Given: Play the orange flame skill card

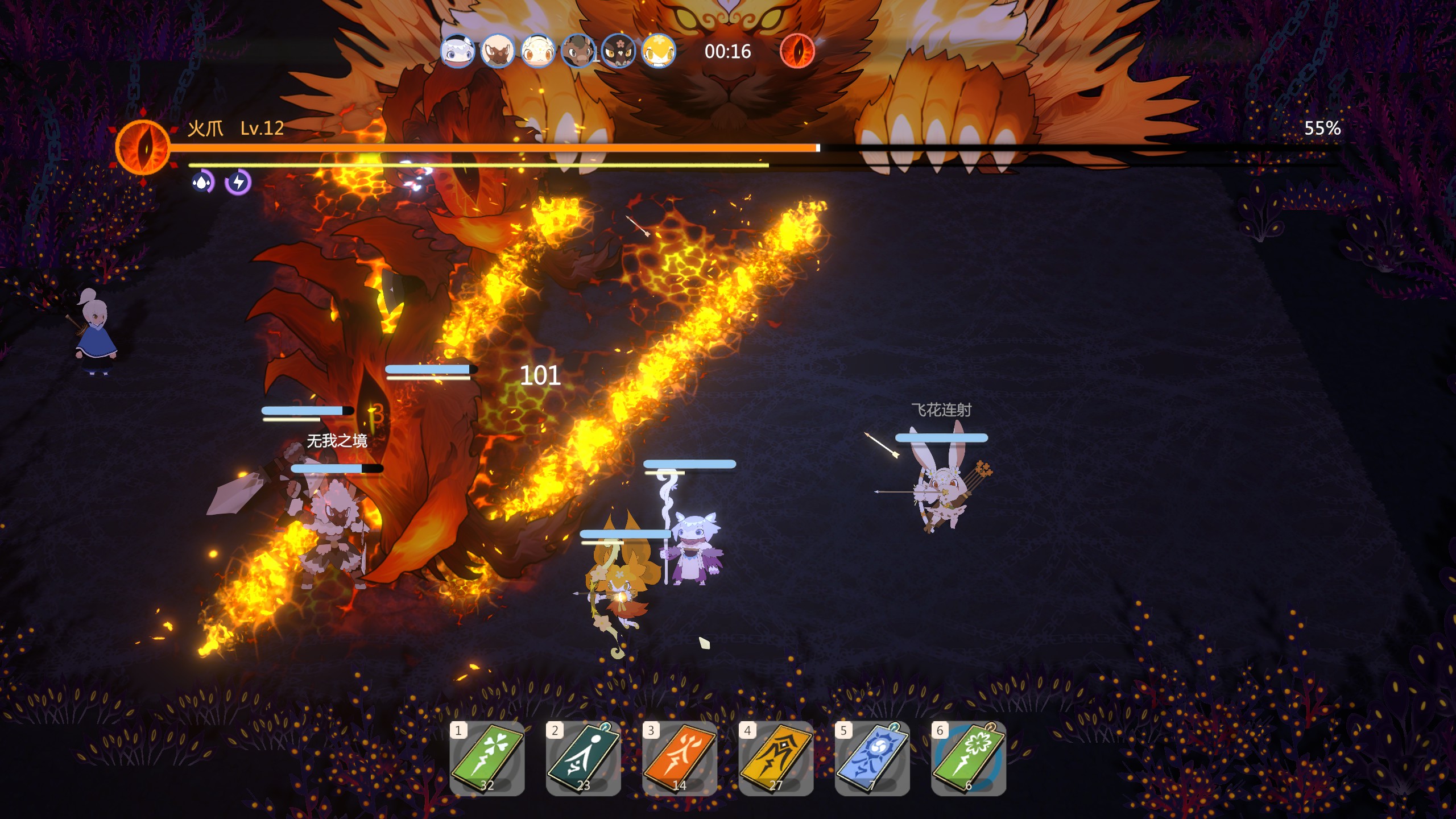Looking at the screenshot, I should tap(679, 758).
